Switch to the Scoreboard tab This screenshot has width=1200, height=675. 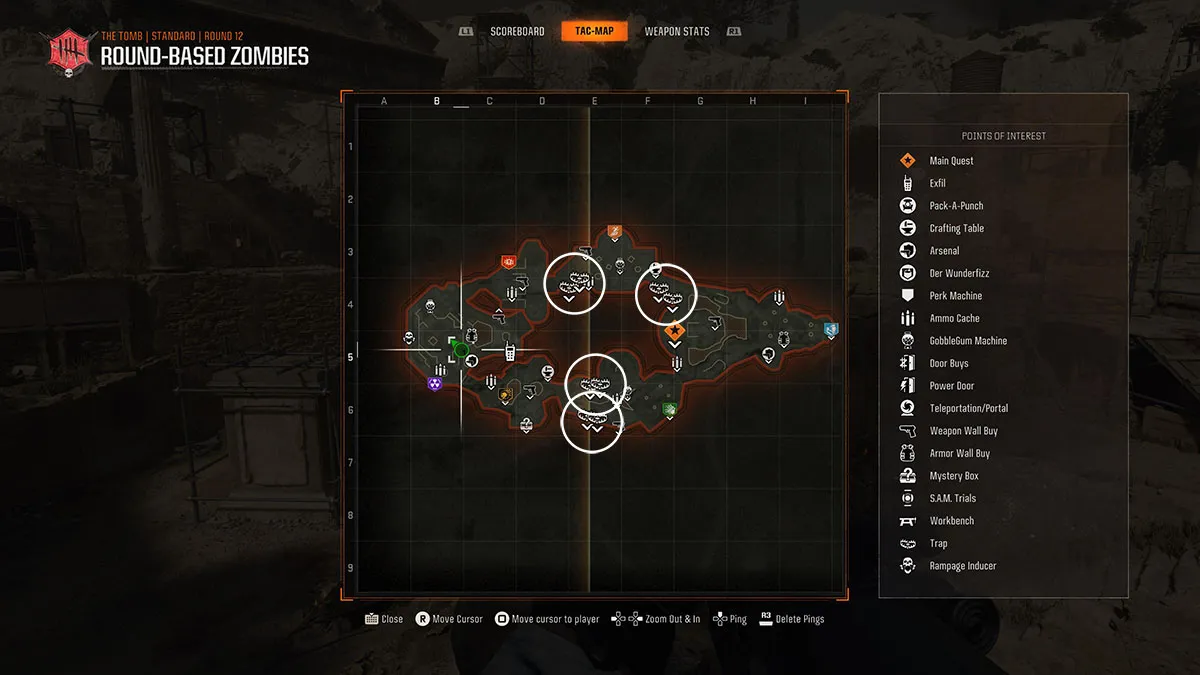tap(517, 32)
